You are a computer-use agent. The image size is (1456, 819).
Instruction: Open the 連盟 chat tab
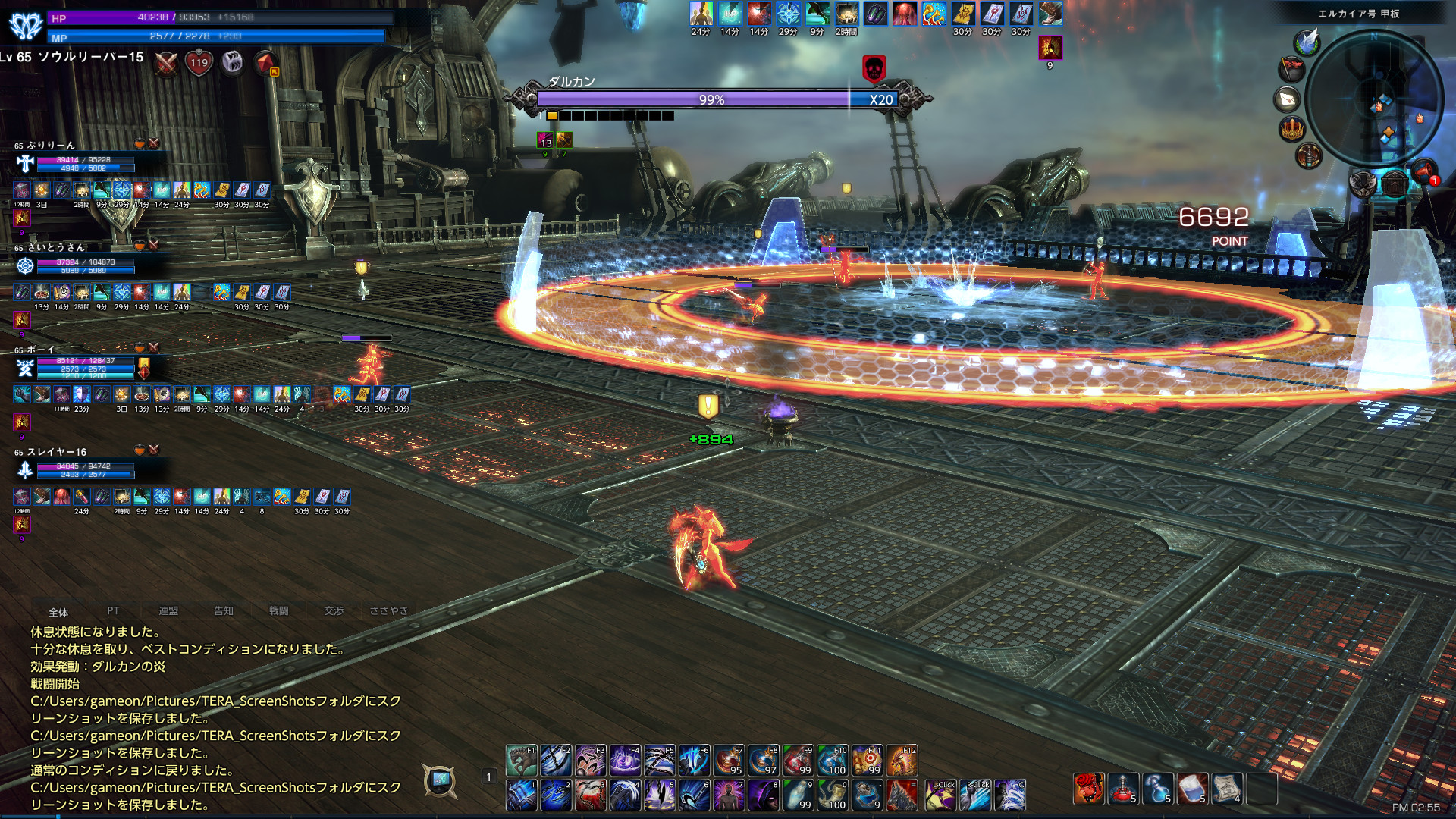[168, 611]
